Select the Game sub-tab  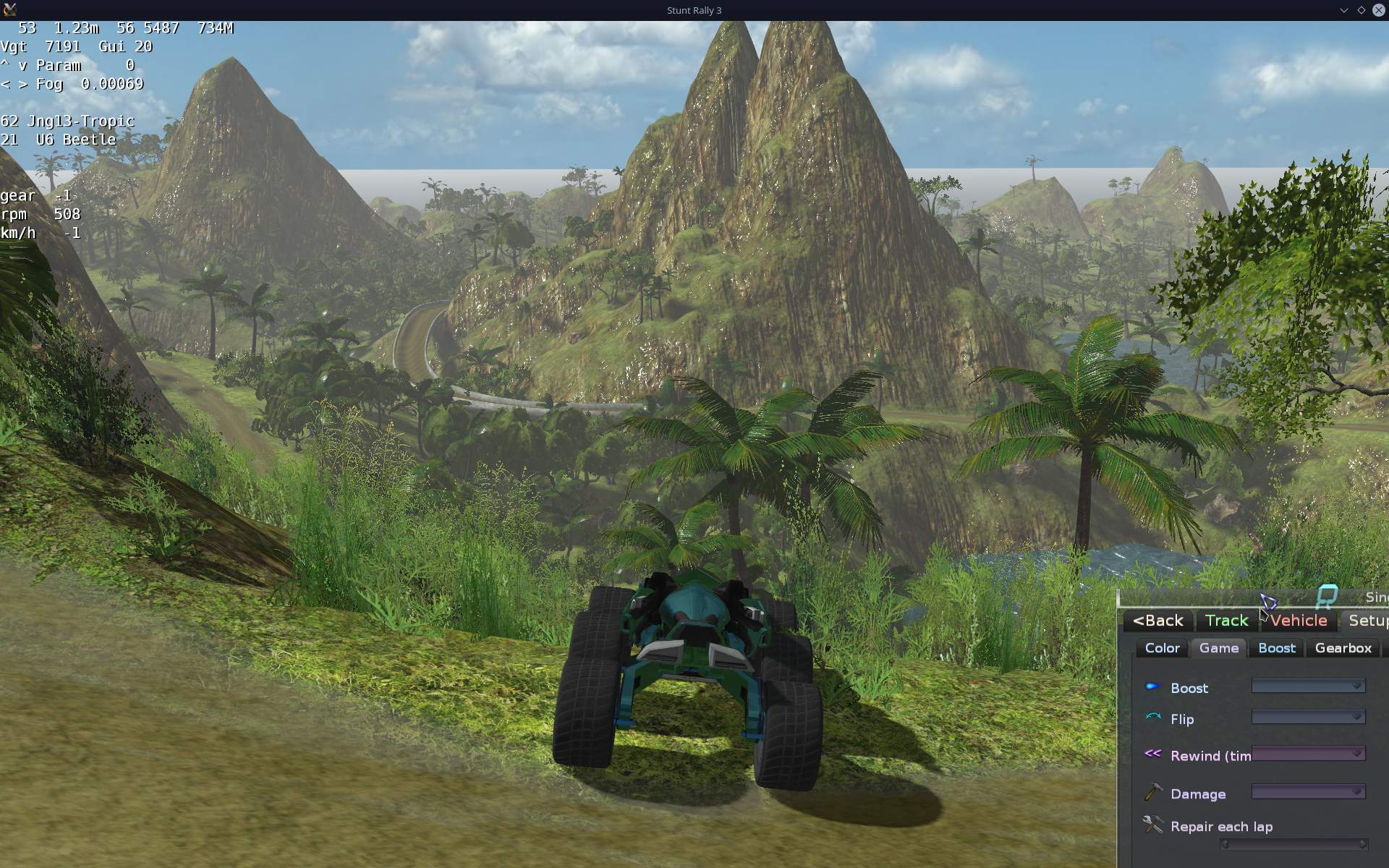pos(1218,648)
